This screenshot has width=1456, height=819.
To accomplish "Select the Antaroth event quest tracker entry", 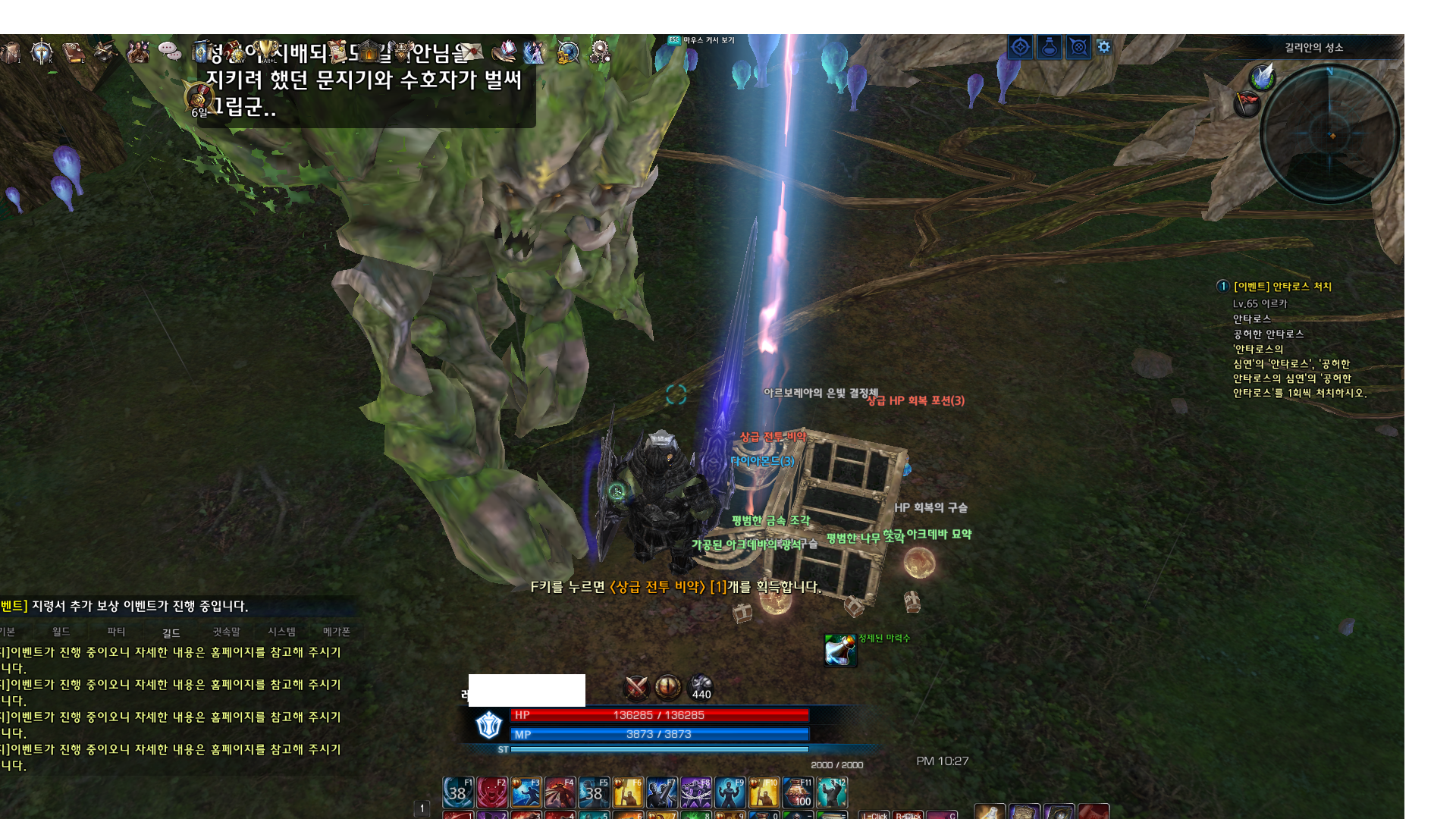I will pyautogui.click(x=1282, y=287).
